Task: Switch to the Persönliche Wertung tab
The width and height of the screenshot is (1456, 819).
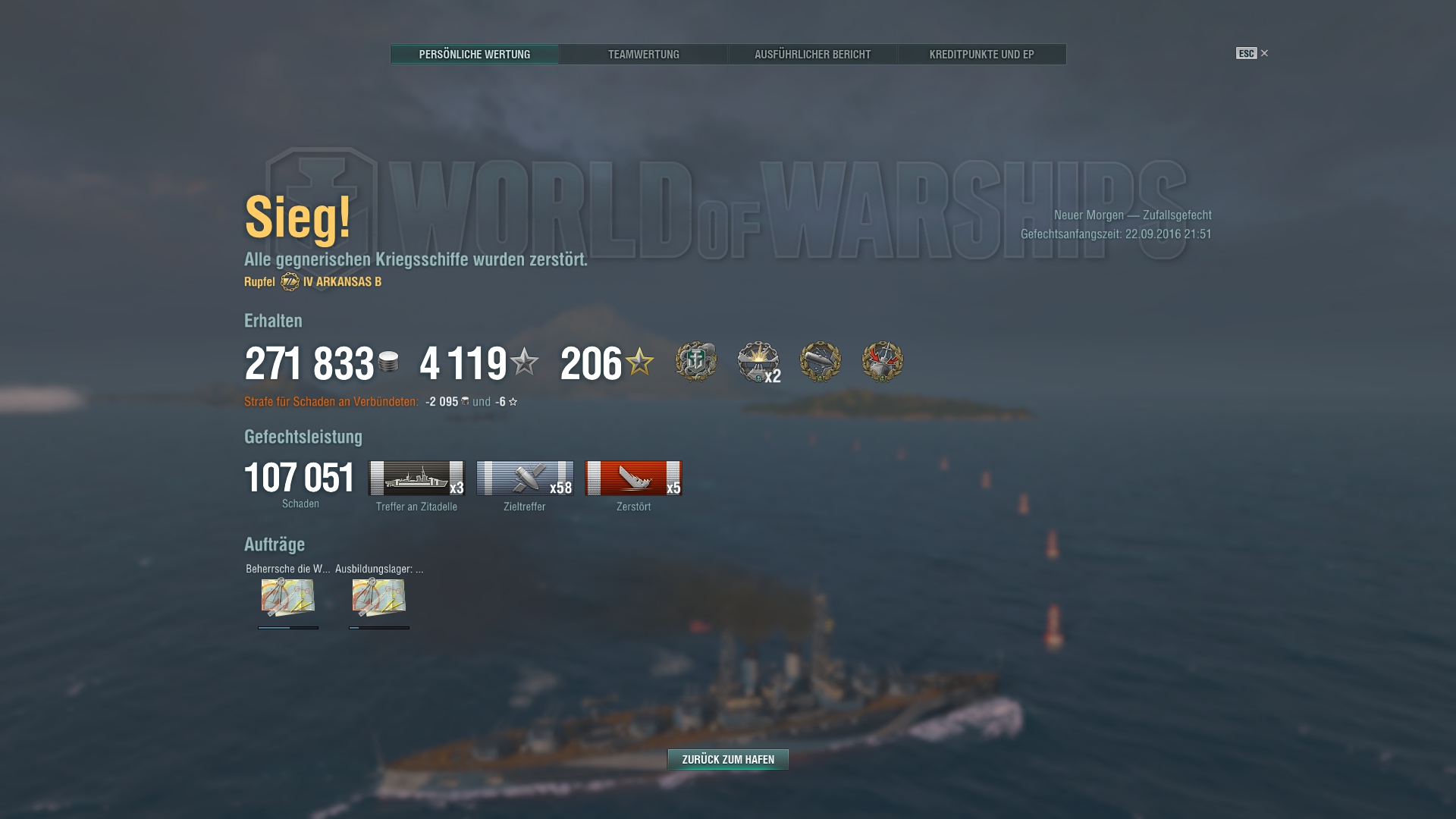Action: 474,55
